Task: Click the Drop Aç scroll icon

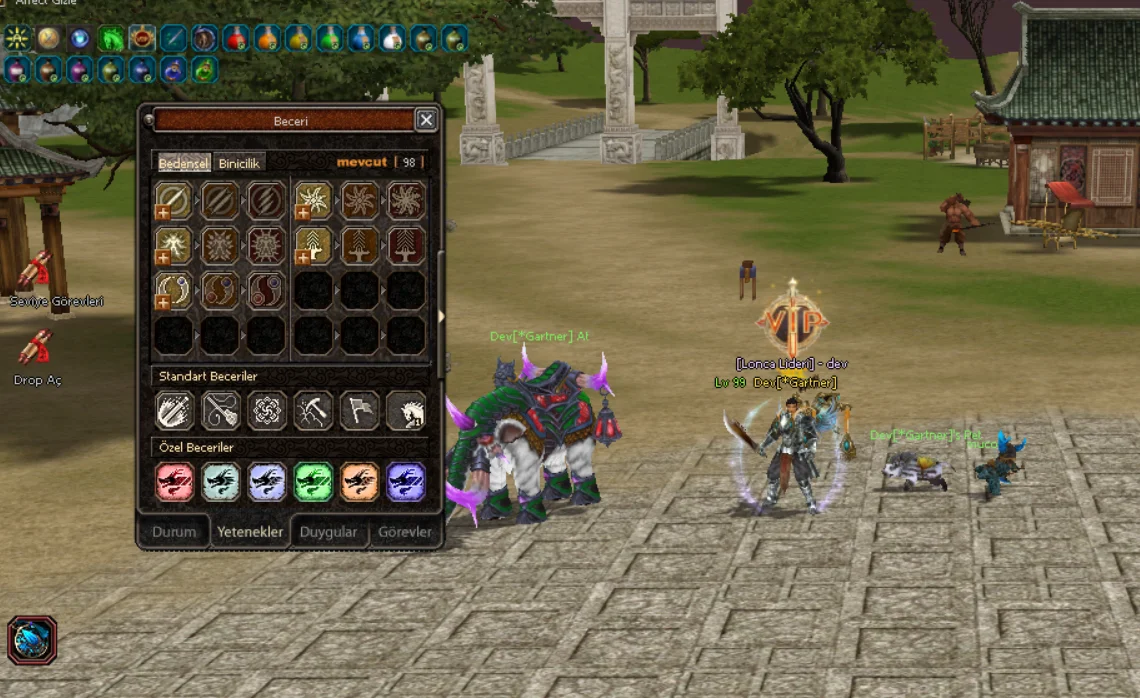Action: [x=36, y=348]
